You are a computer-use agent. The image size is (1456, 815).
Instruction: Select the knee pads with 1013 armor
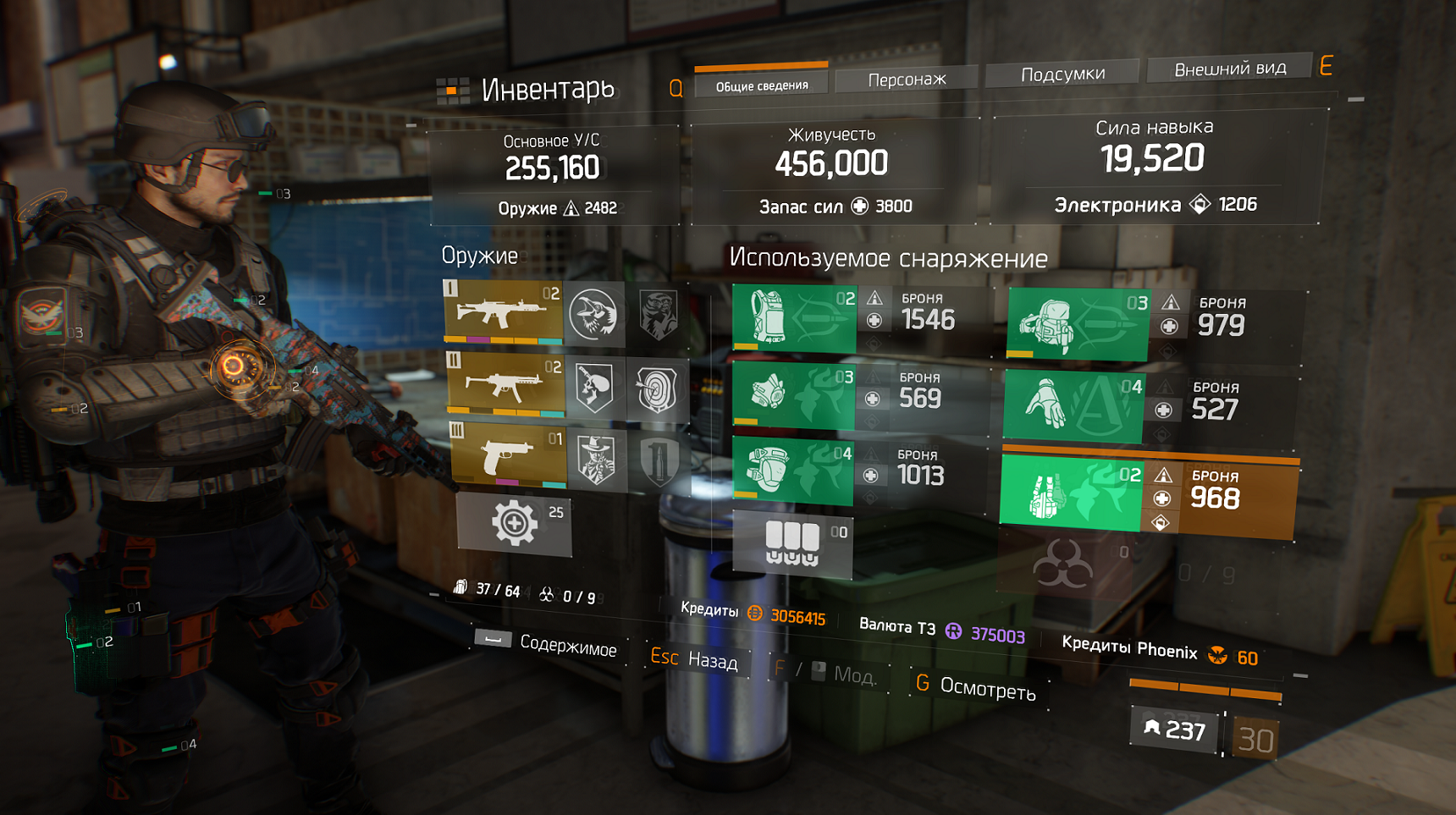(792, 471)
